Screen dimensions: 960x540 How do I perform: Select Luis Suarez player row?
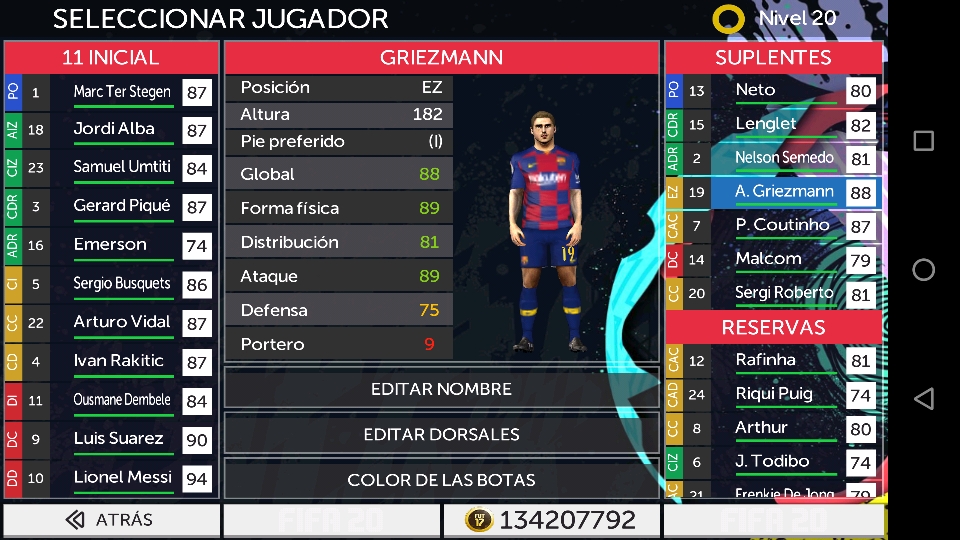[x=118, y=439]
